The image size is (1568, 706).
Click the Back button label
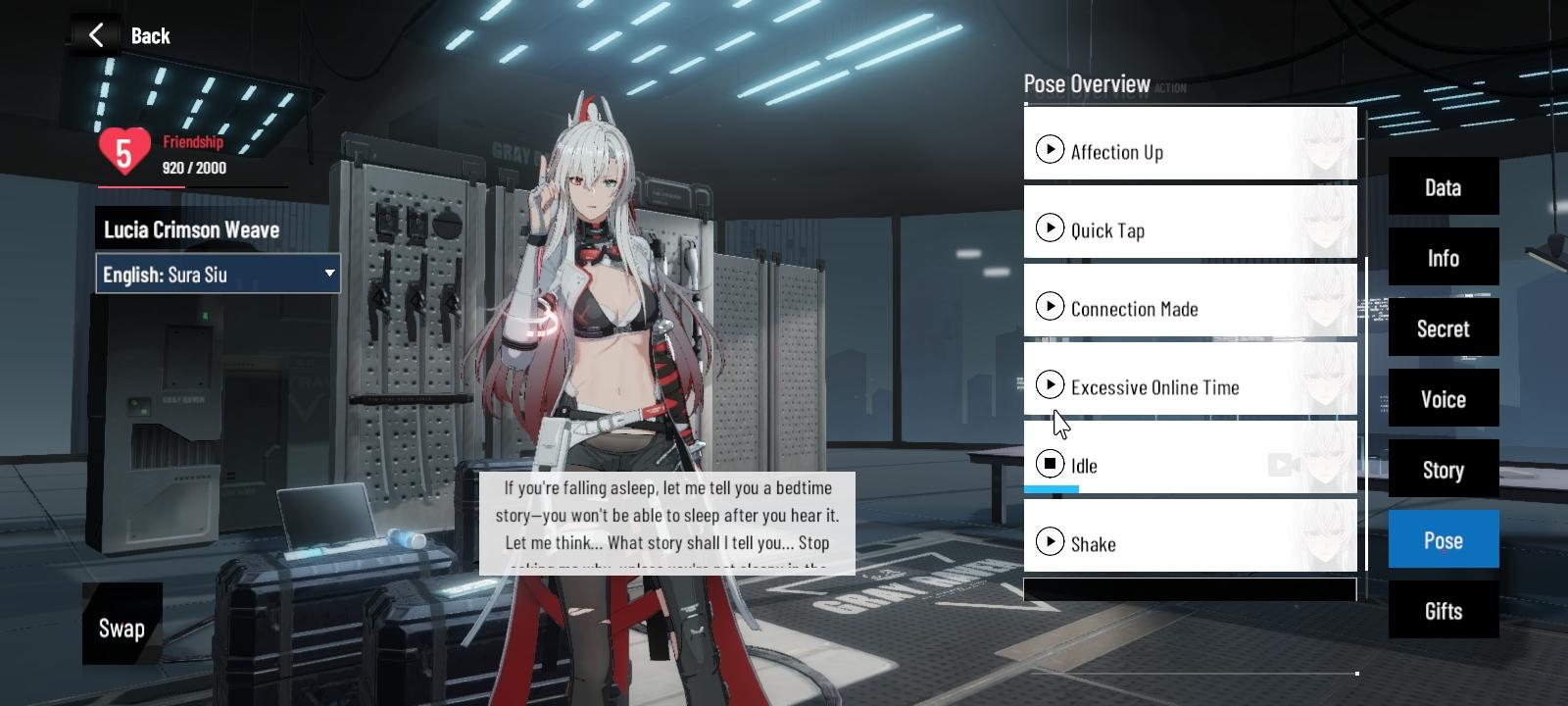[x=150, y=35]
